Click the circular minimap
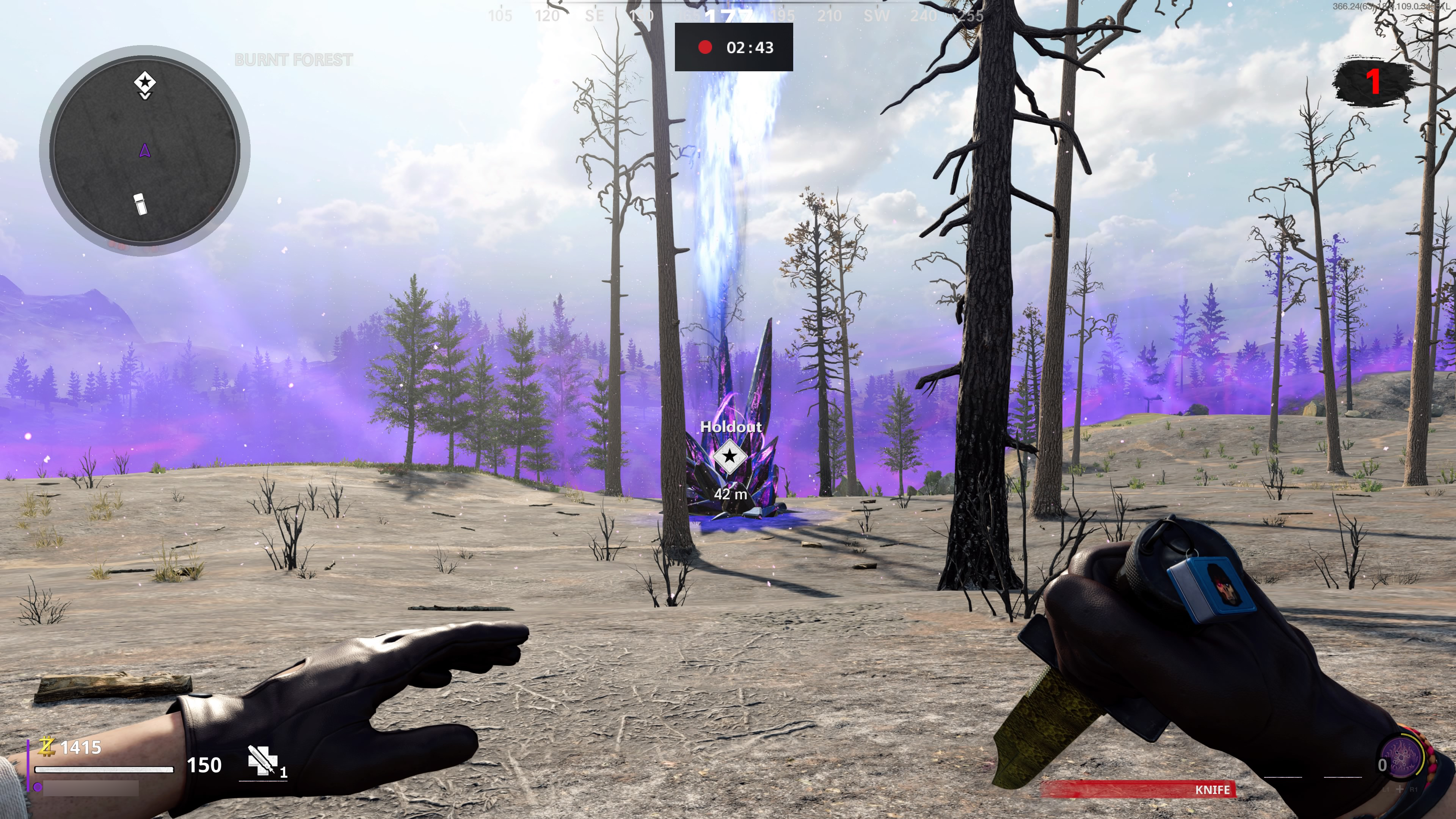This screenshot has height=819, width=1456. 145,151
